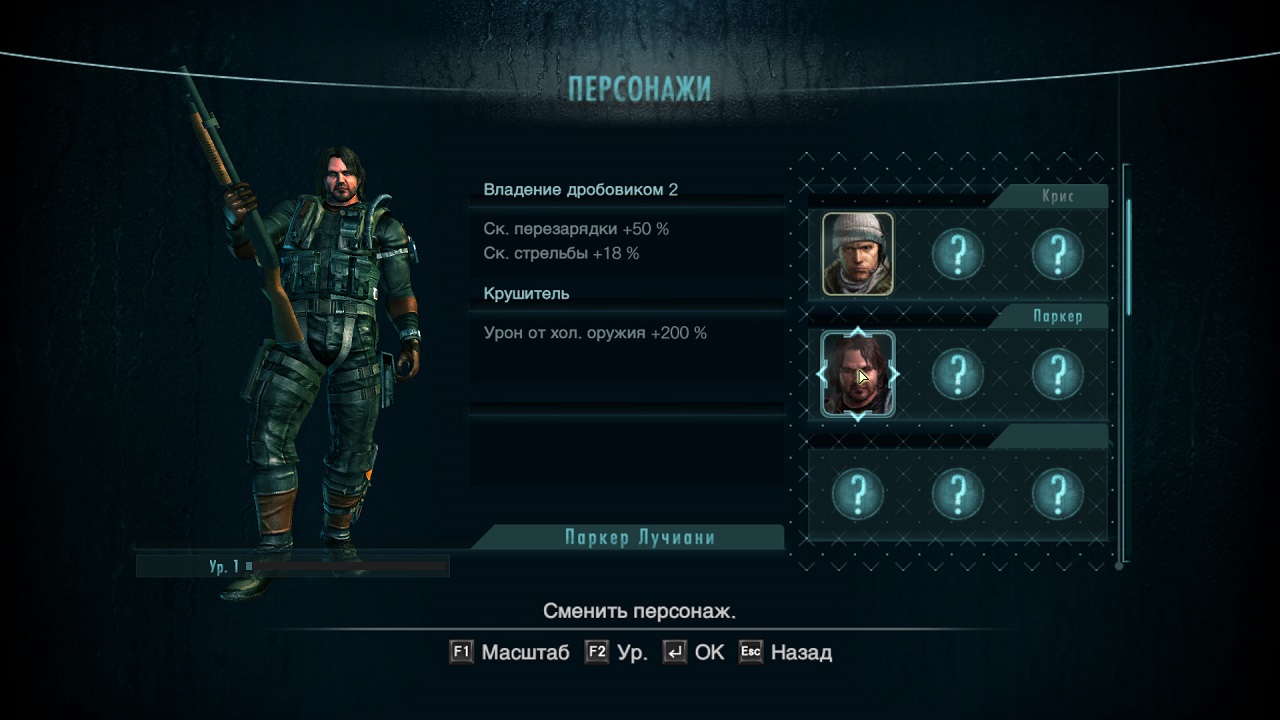Select the Chris character portrait

coord(858,254)
